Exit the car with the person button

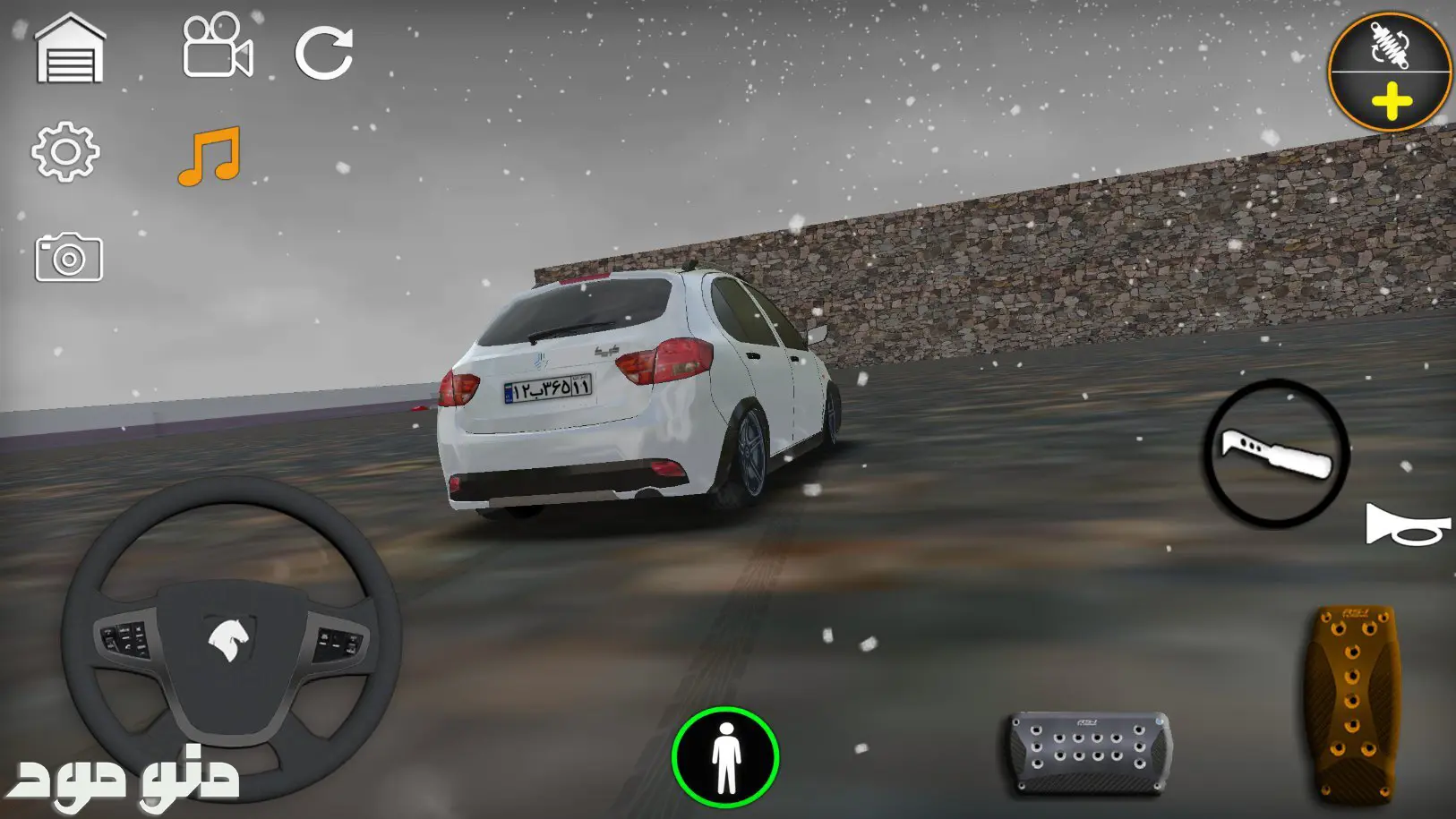pyautogui.click(x=725, y=757)
